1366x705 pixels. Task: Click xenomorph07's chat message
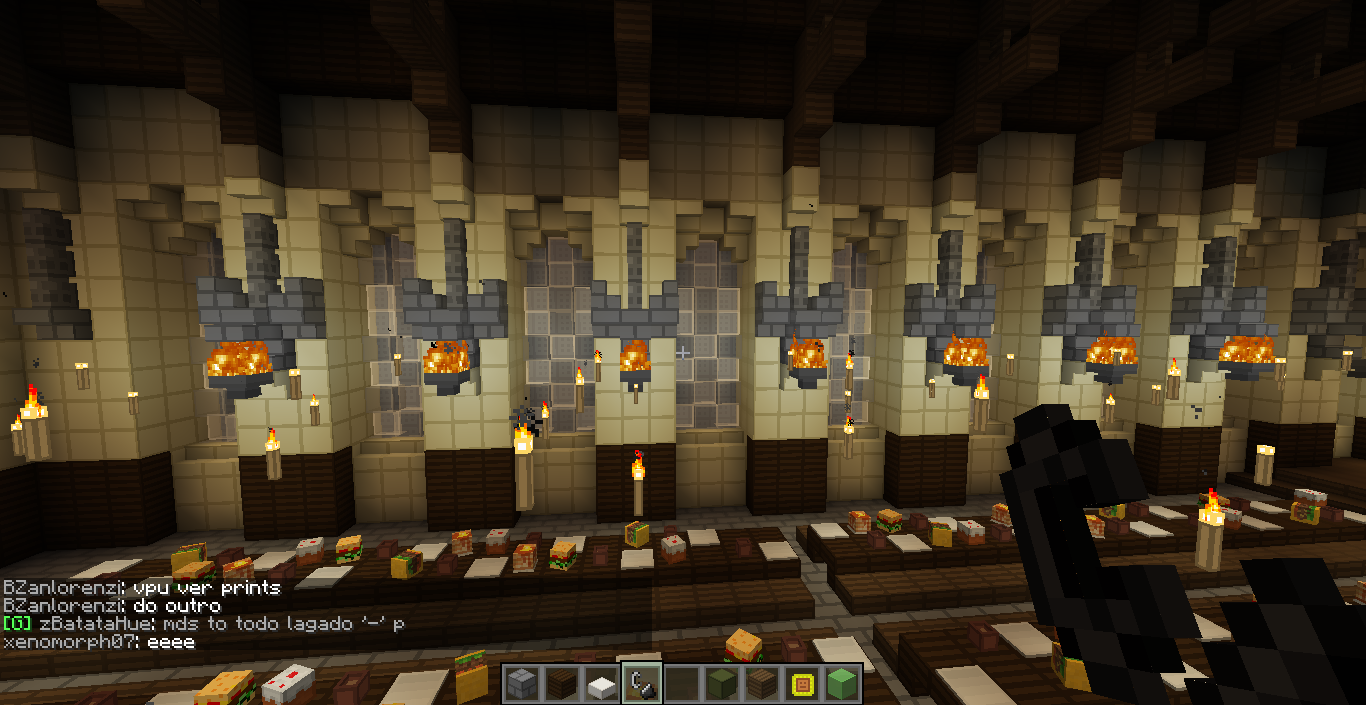point(99,642)
